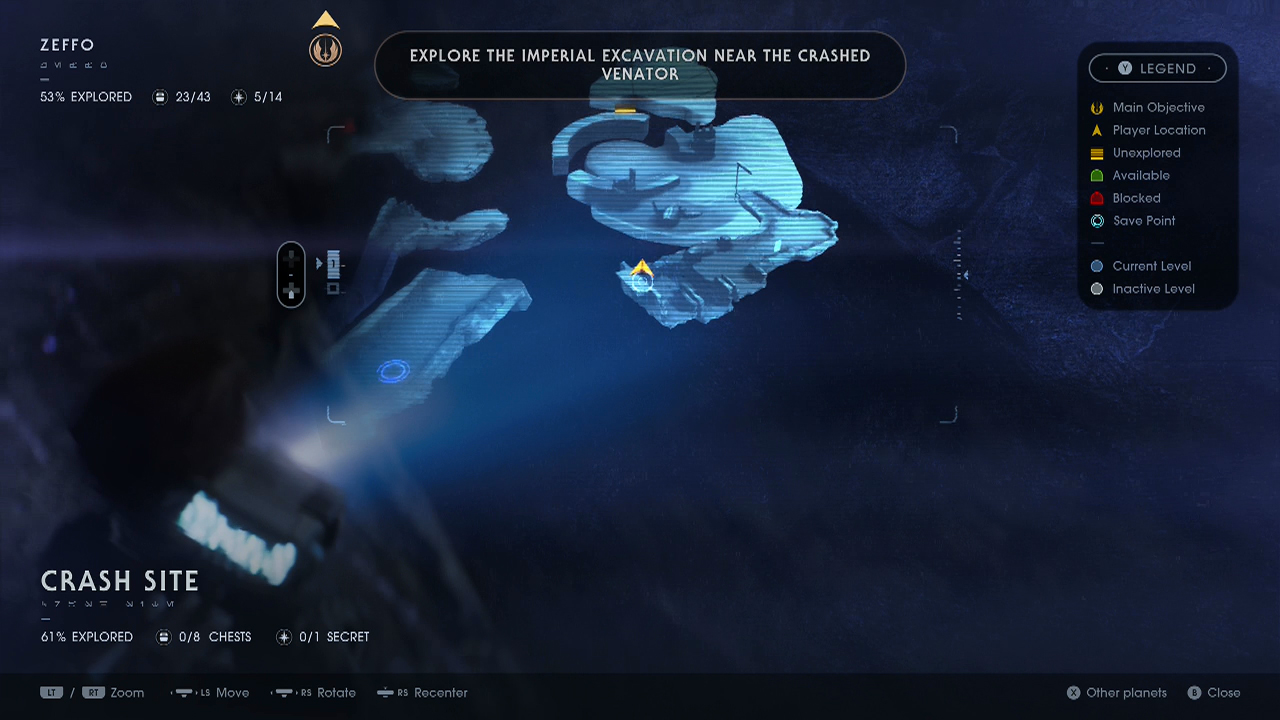Click the Player Location arrow in the legend
This screenshot has width=1280, height=720.
click(1096, 130)
